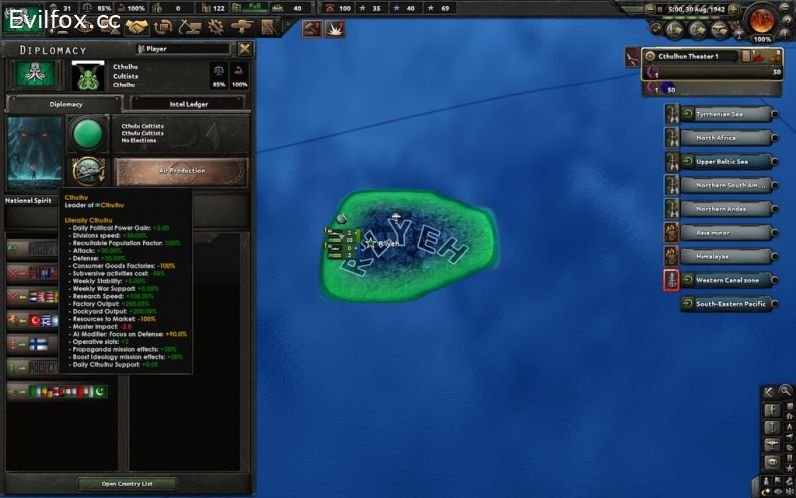Select the South-Eastern Pacific entry
796x498 pixels.
pyautogui.click(x=729, y=304)
